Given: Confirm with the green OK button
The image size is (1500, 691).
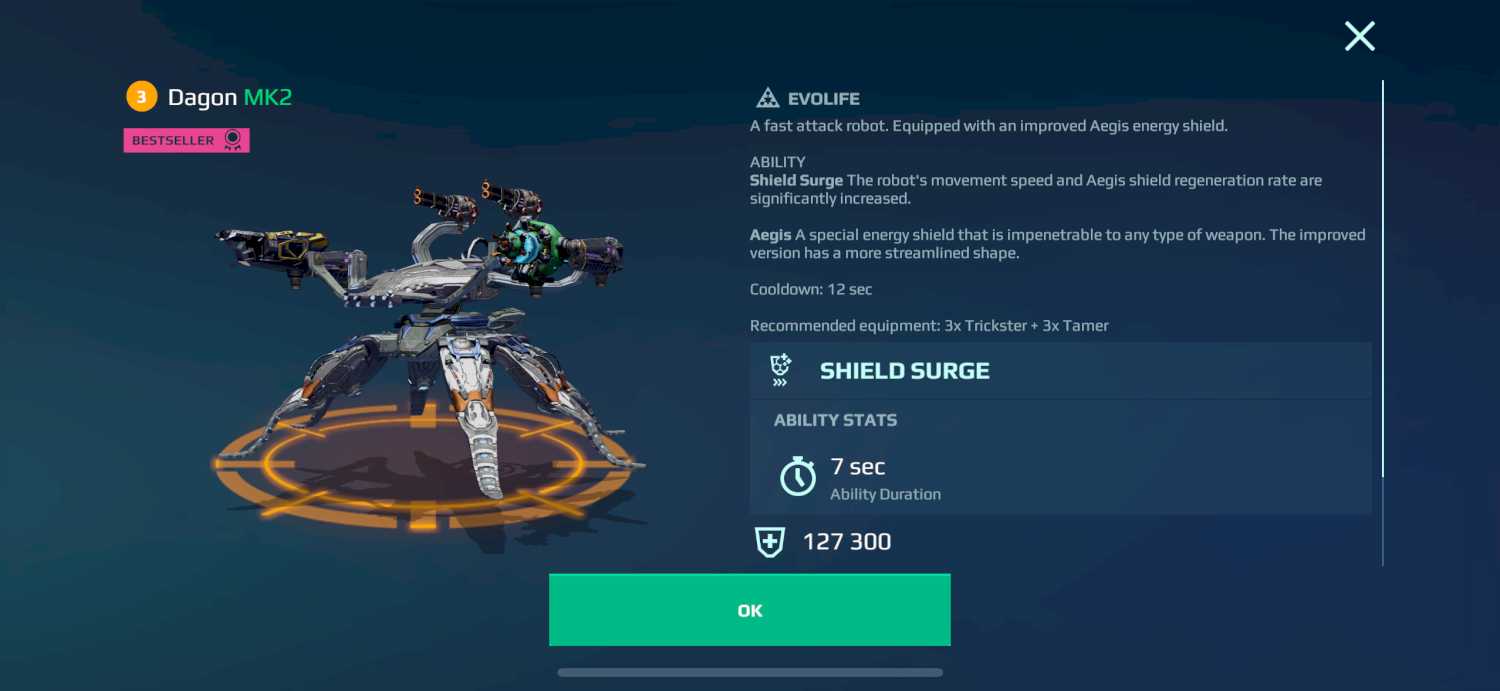Looking at the screenshot, I should point(749,610).
